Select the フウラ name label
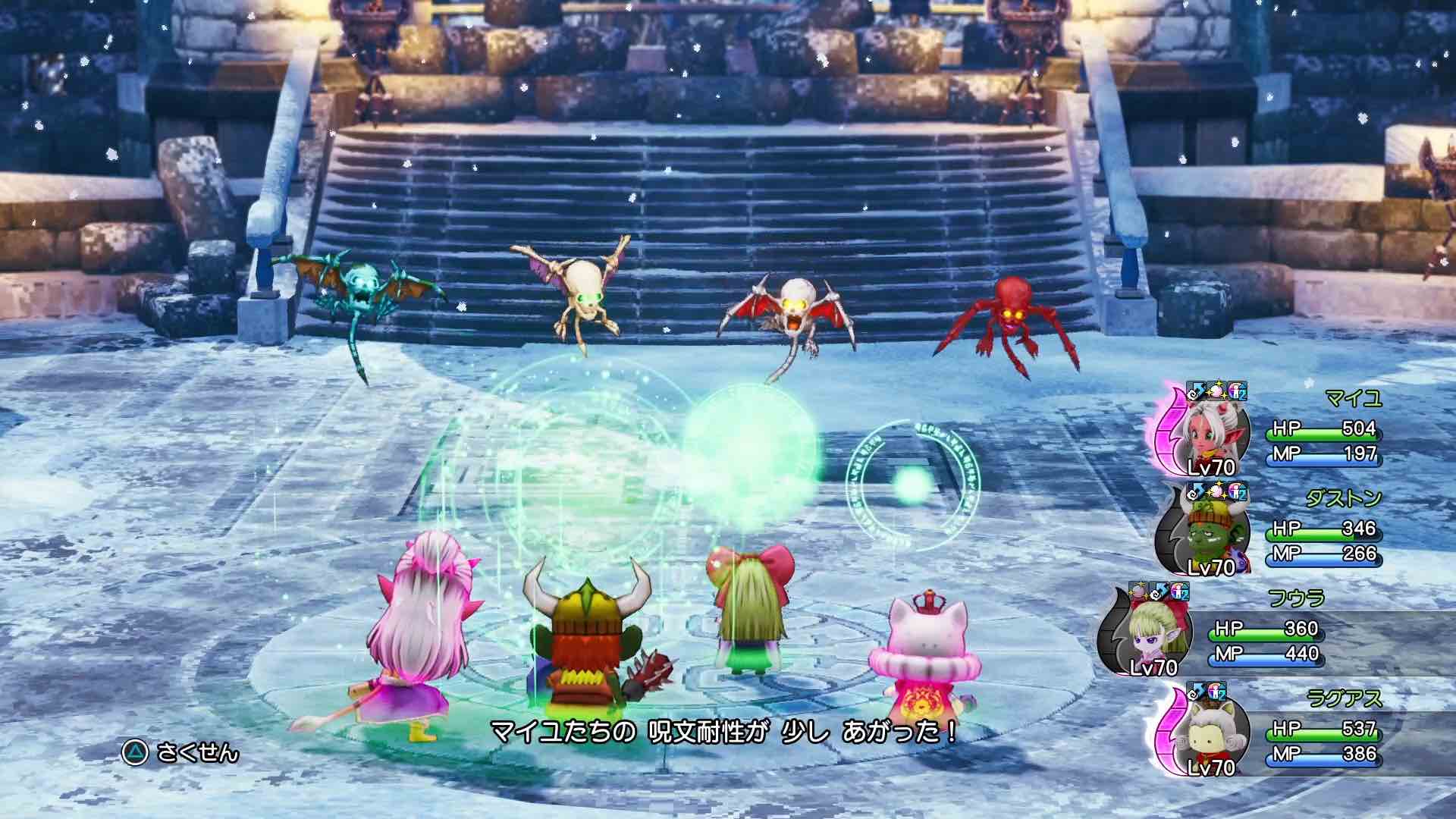This screenshot has height=819, width=1456. pos(1297,597)
